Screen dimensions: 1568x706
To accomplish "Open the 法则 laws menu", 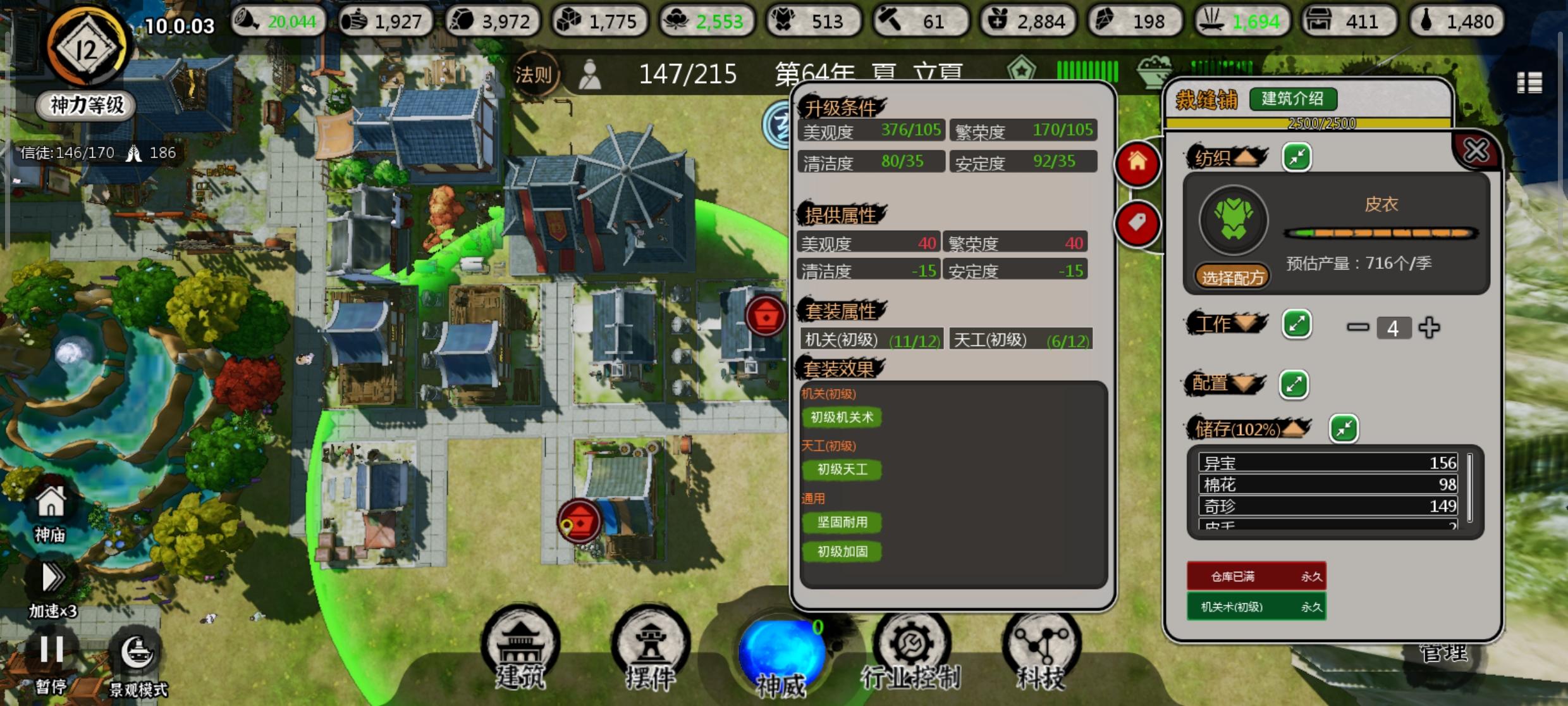I will click(536, 73).
